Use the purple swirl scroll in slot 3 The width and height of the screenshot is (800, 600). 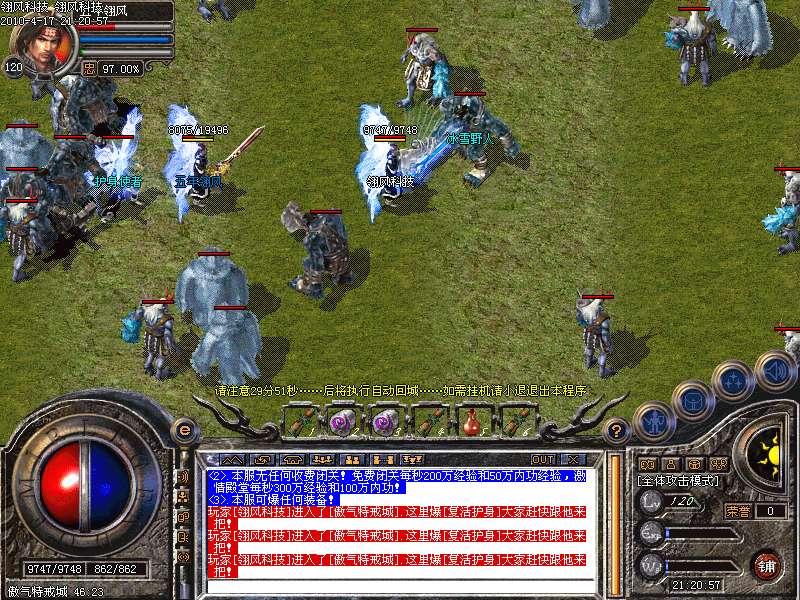point(385,422)
